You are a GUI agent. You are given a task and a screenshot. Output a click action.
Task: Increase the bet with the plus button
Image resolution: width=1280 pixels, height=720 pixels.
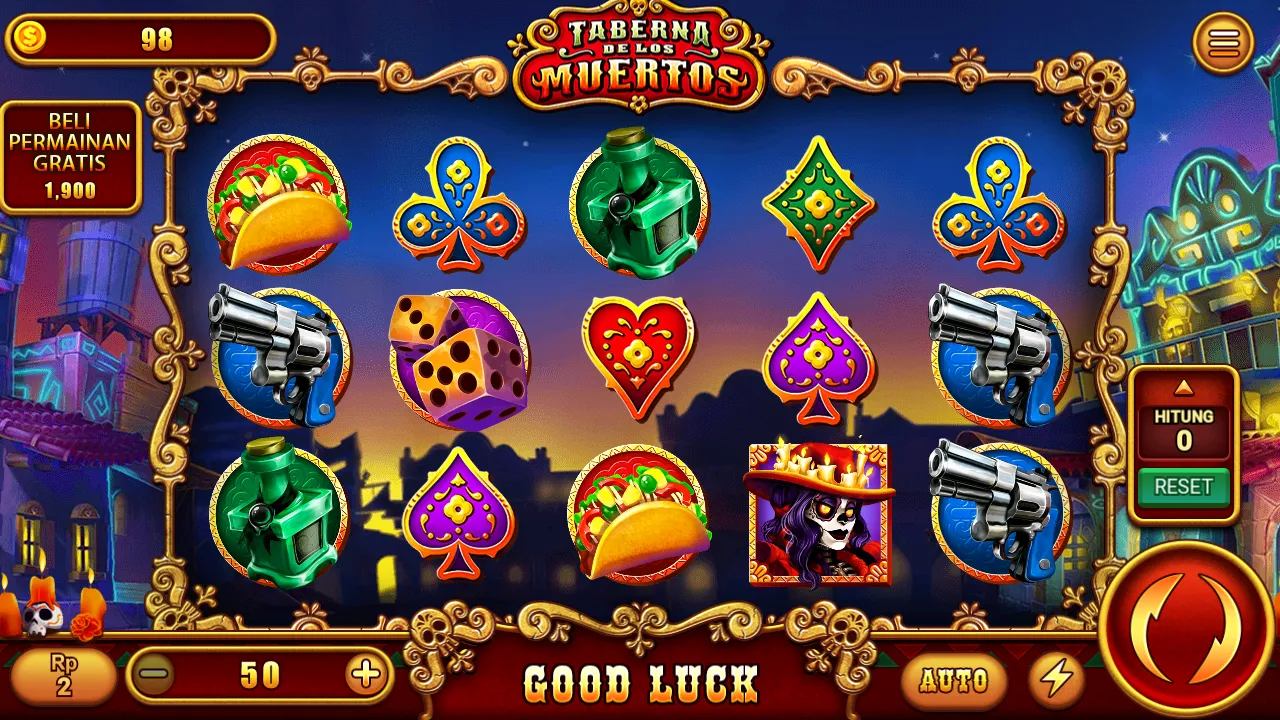click(x=366, y=675)
